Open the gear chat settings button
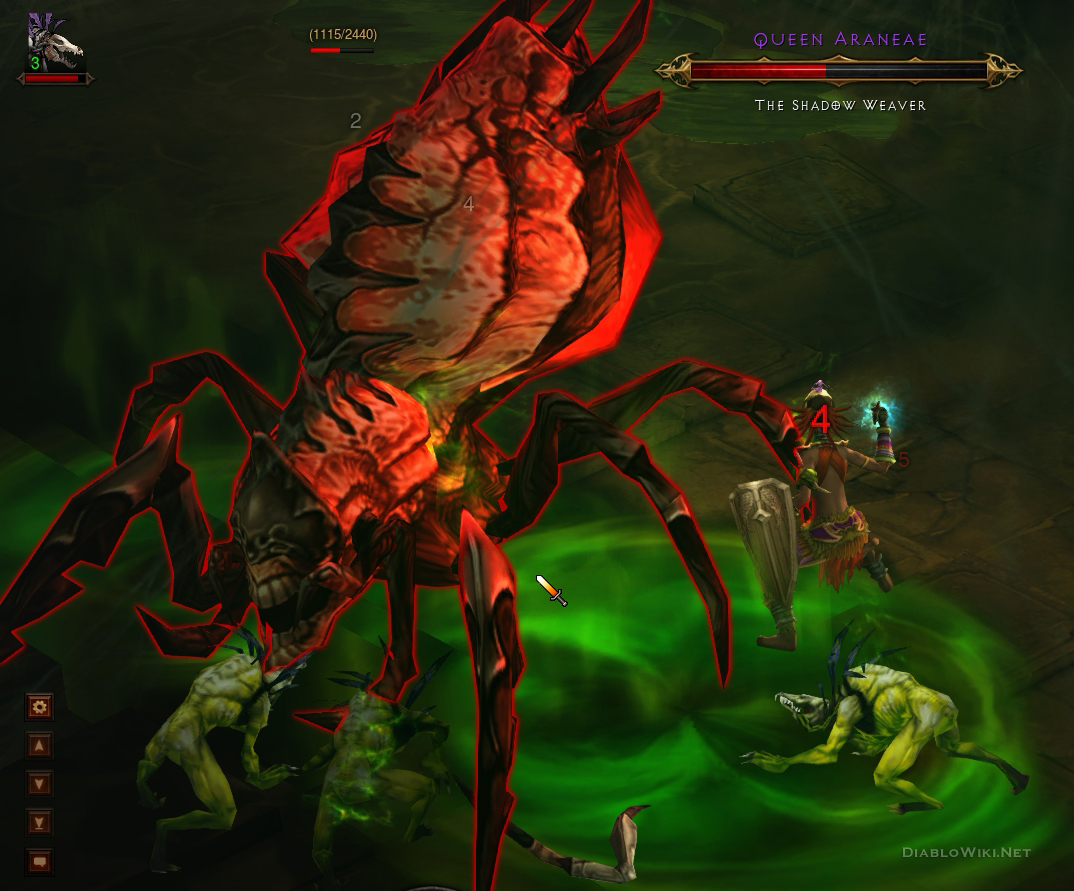1074x891 pixels. click(x=39, y=707)
